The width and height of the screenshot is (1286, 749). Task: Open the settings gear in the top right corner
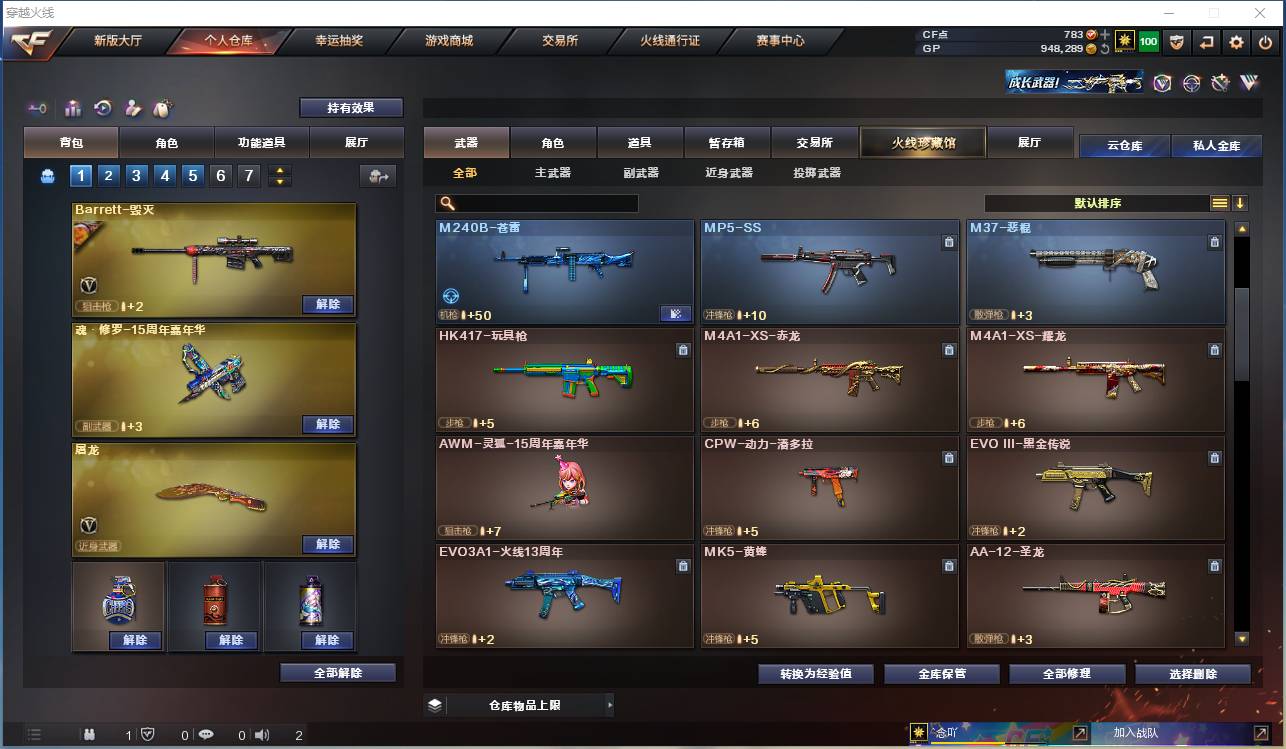pyautogui.click(x=1238, y=42)
